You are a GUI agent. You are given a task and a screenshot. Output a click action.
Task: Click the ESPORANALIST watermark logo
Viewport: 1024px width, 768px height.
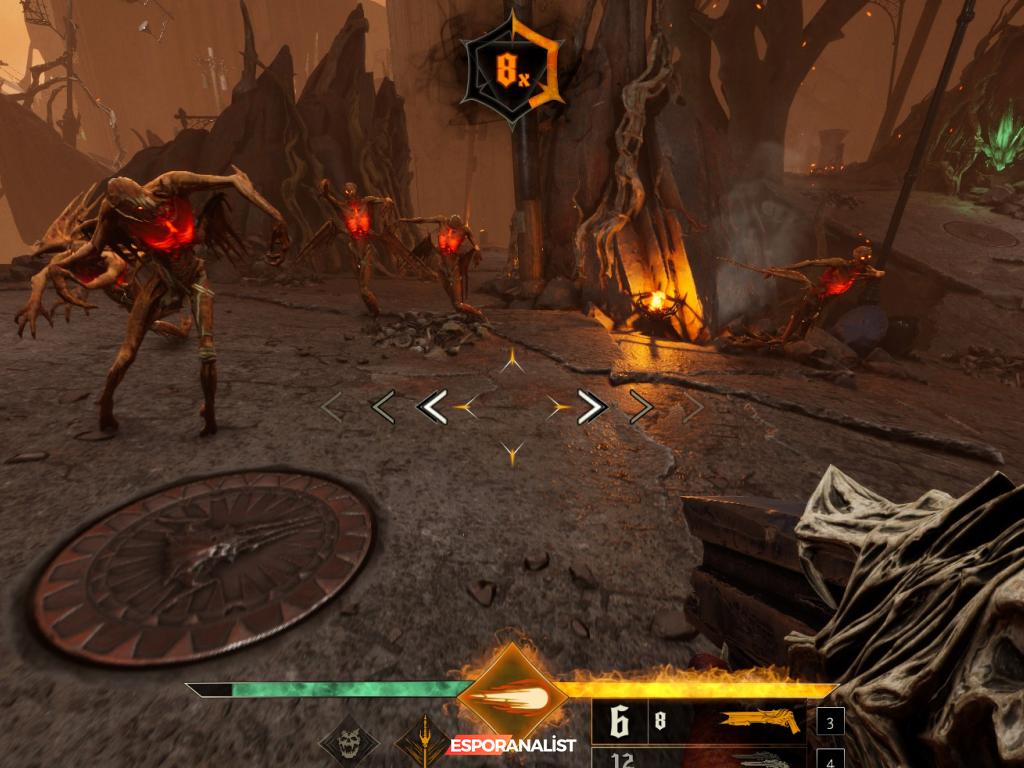tap(512, 745)
